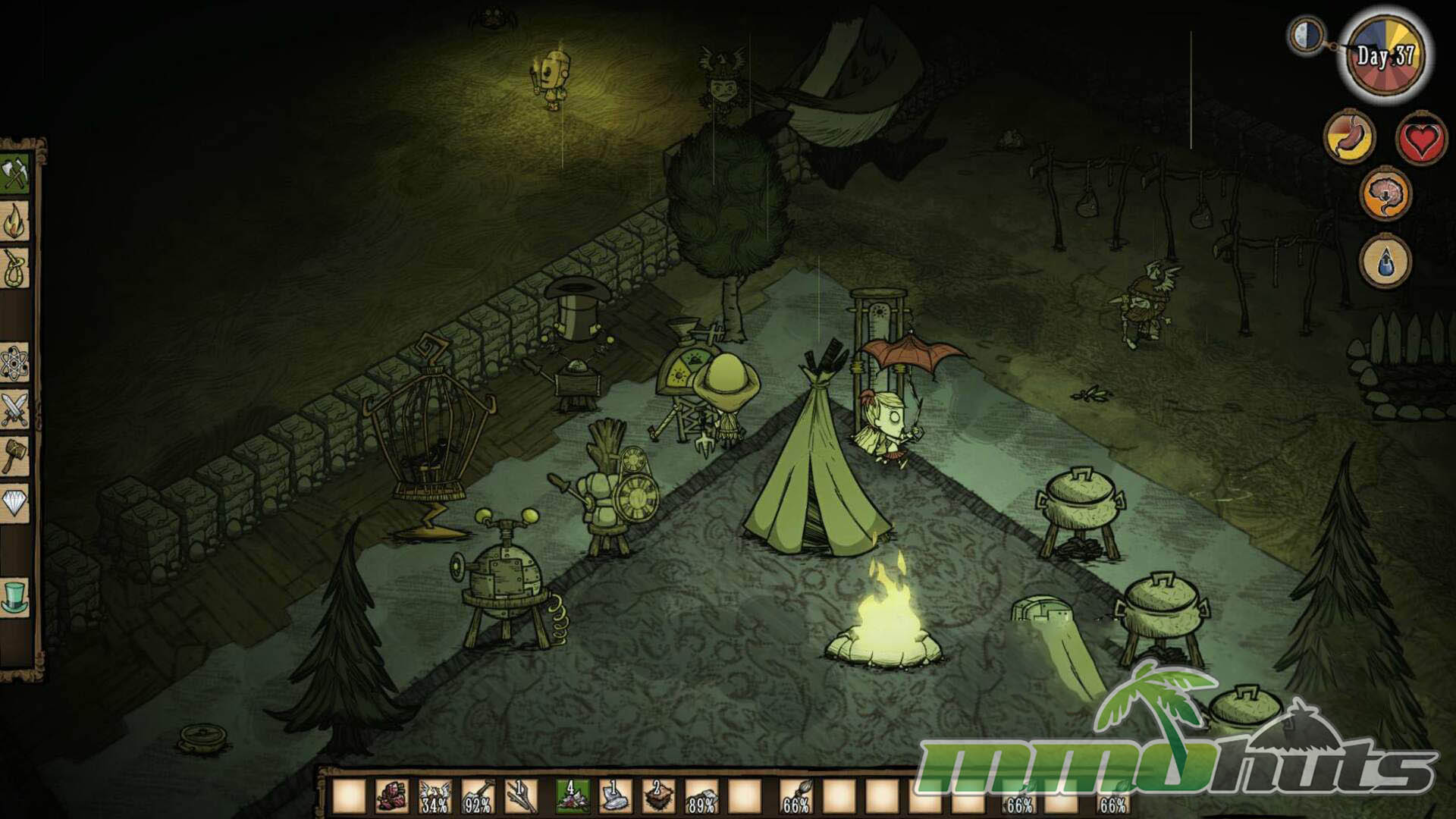Switch to the Survival rope tab

coord(14,268)
